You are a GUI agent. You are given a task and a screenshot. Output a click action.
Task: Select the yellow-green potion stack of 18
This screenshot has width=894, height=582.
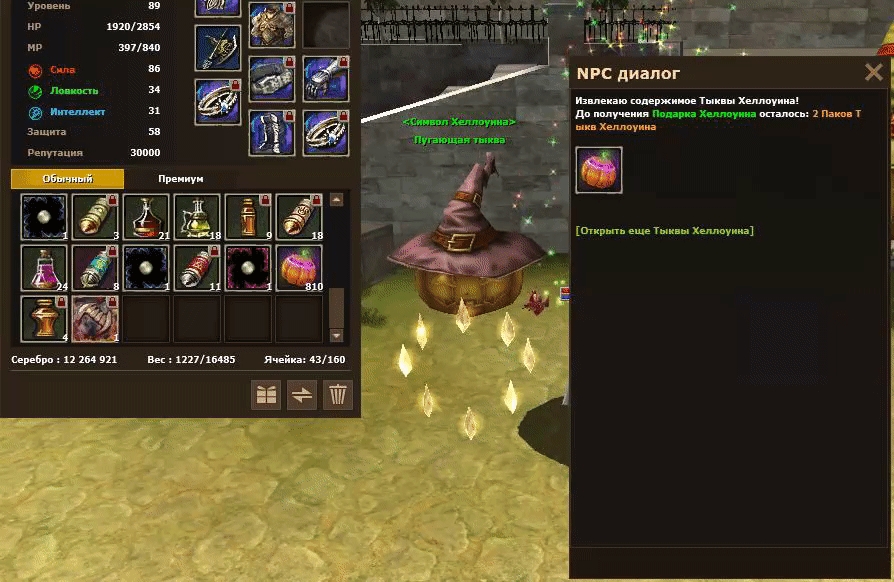[x=197, y=217]
